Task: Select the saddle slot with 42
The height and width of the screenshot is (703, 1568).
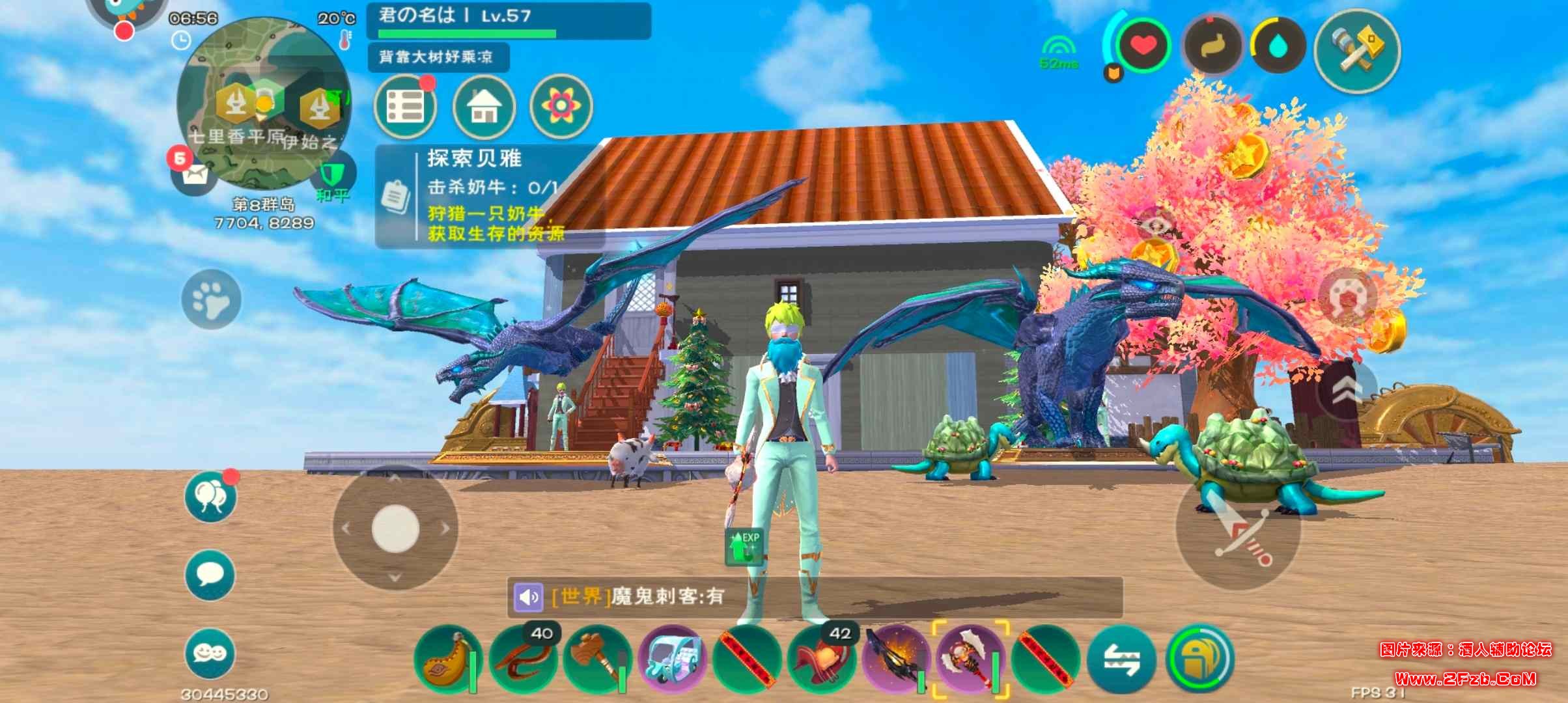Action: pos(821,659)
